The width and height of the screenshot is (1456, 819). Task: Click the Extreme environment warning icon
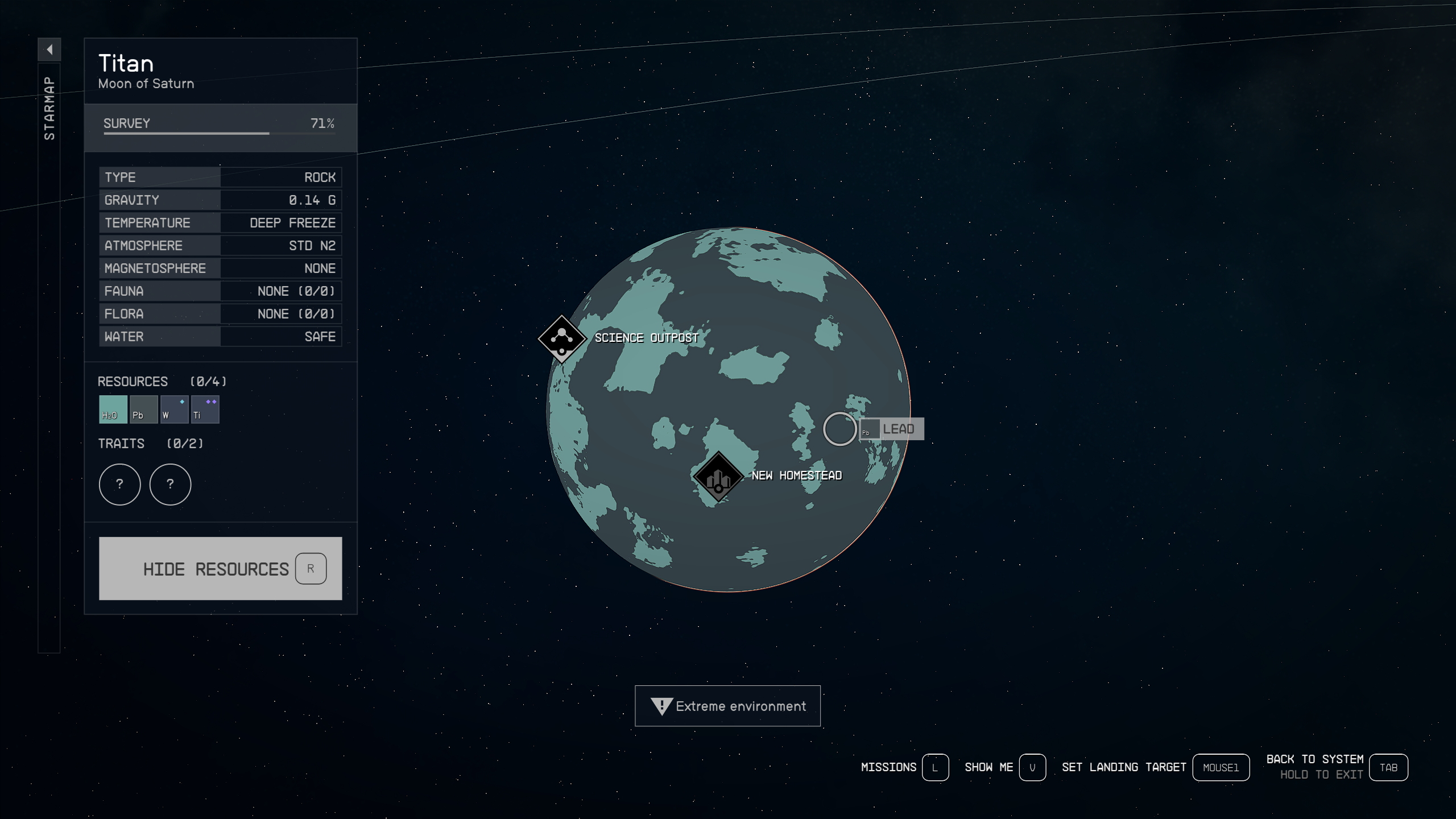[661, 706]
